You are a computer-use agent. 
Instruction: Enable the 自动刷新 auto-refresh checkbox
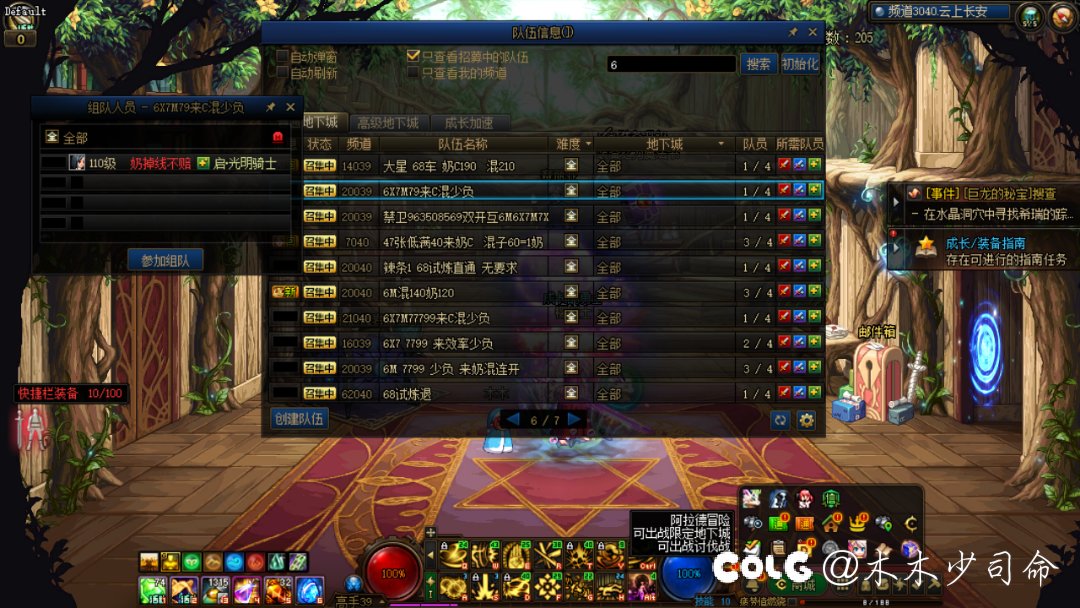pos(282,73)
